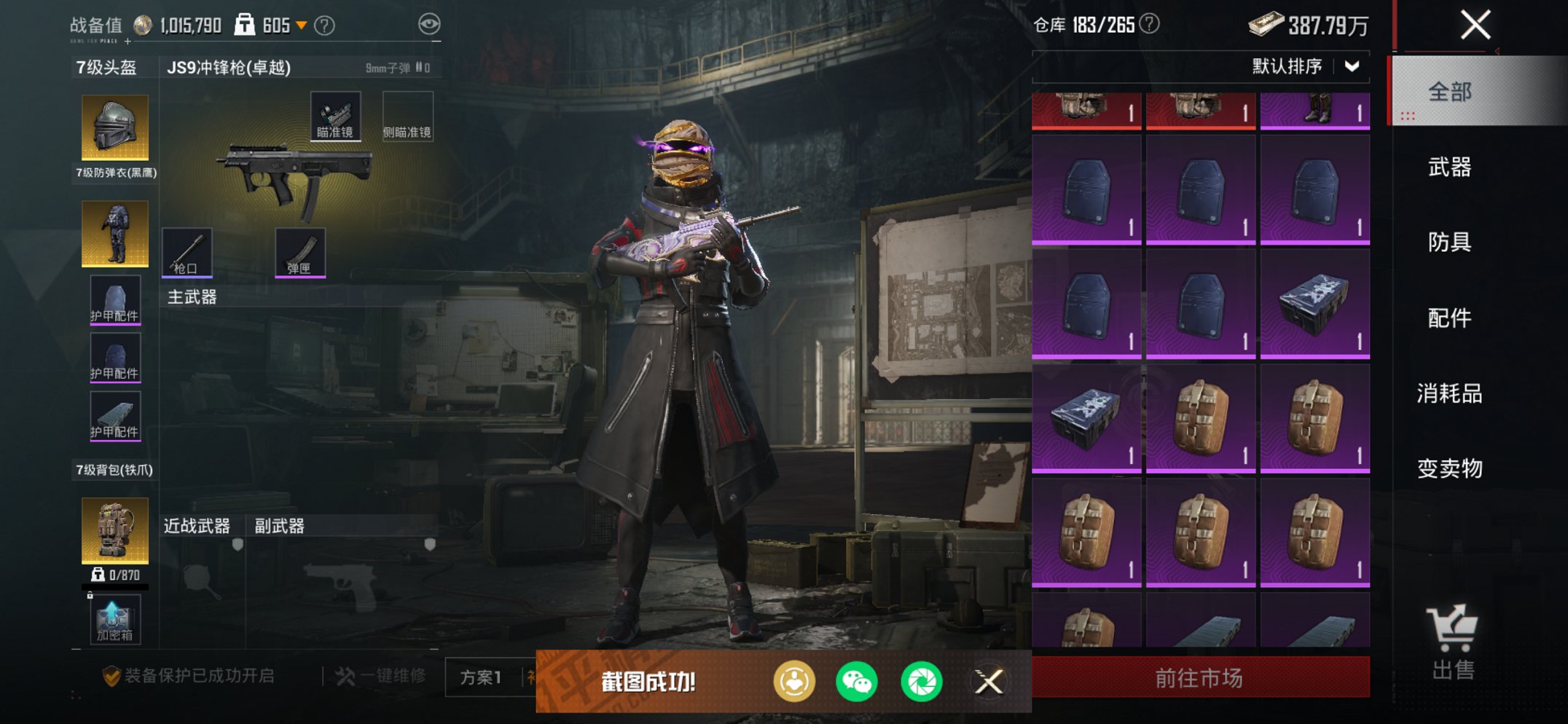
Task: Open the 武器 category tab
Action: [x=1450, y=168]
